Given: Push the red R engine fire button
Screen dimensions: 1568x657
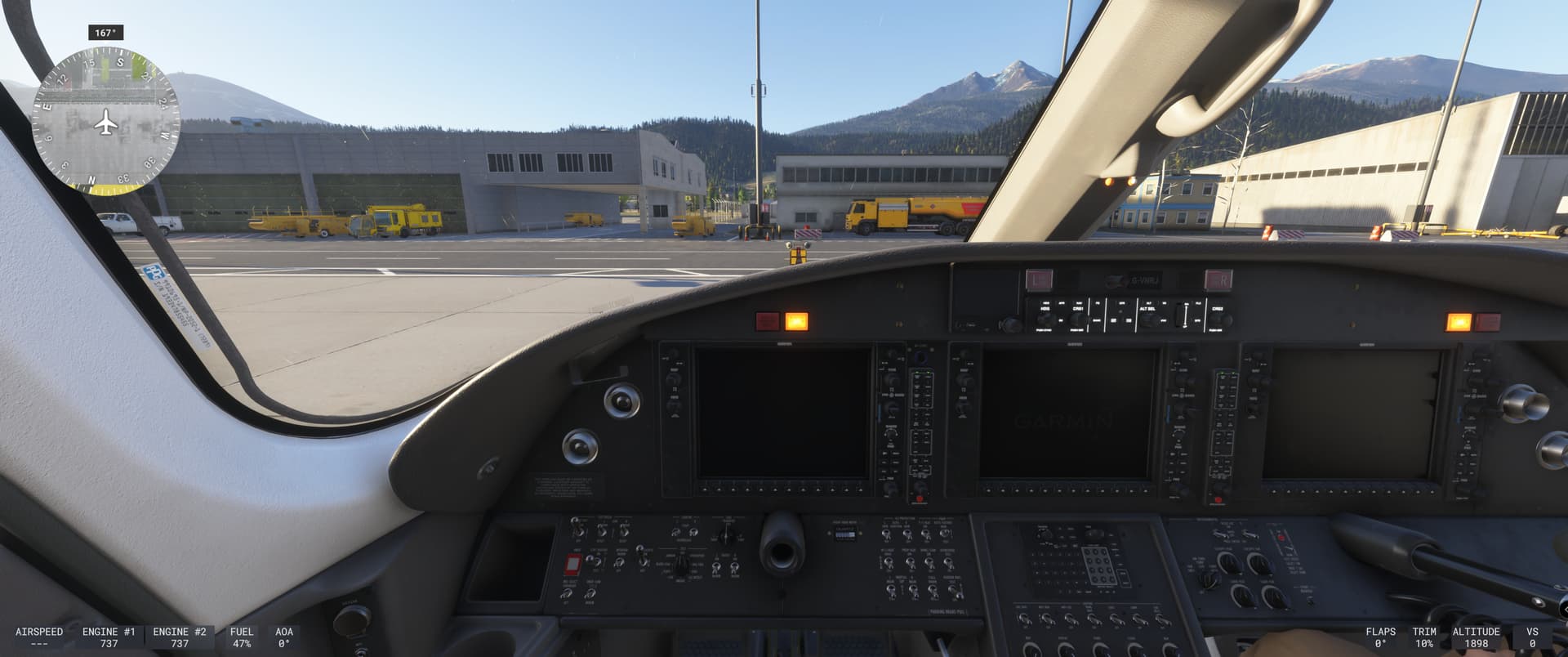Looking at the screenshot, I should pyautogui.click(x=1218, y=280).
